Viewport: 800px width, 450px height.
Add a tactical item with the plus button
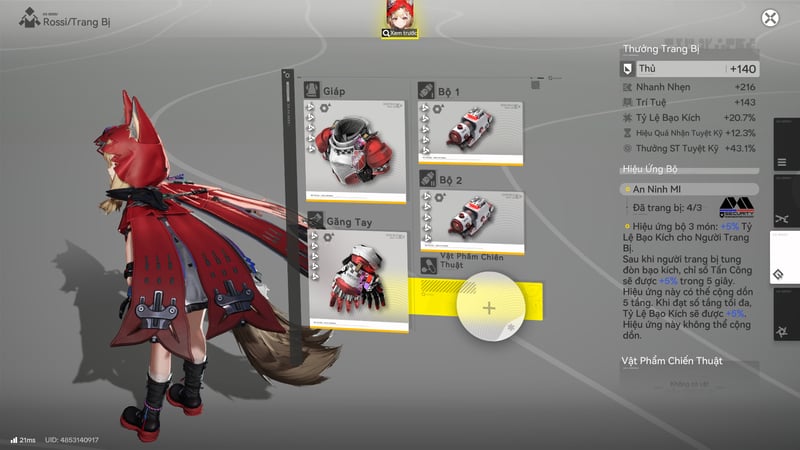point(489,307)
